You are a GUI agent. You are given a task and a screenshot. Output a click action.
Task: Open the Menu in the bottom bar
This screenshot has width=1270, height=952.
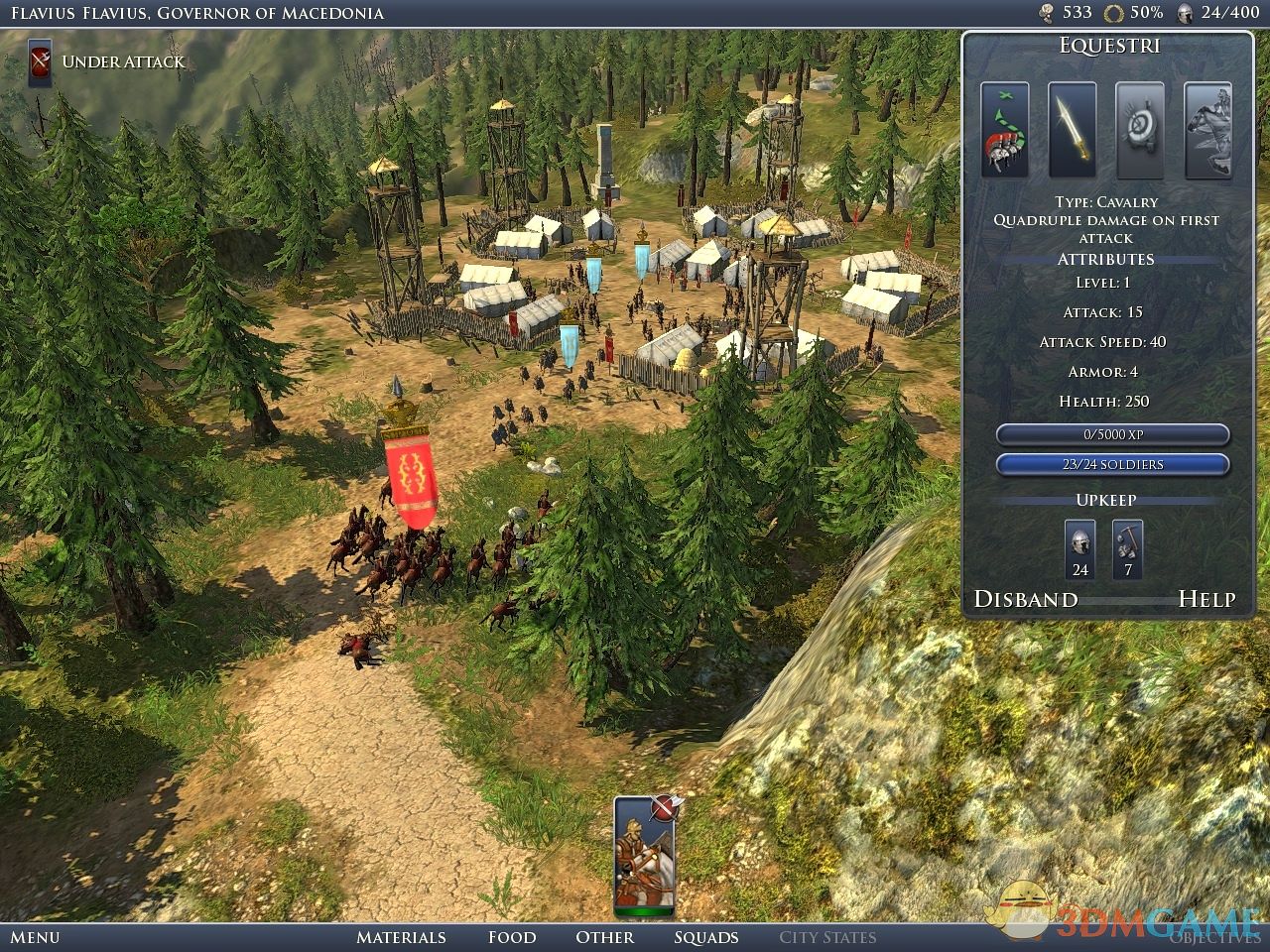tap(35, 937)
